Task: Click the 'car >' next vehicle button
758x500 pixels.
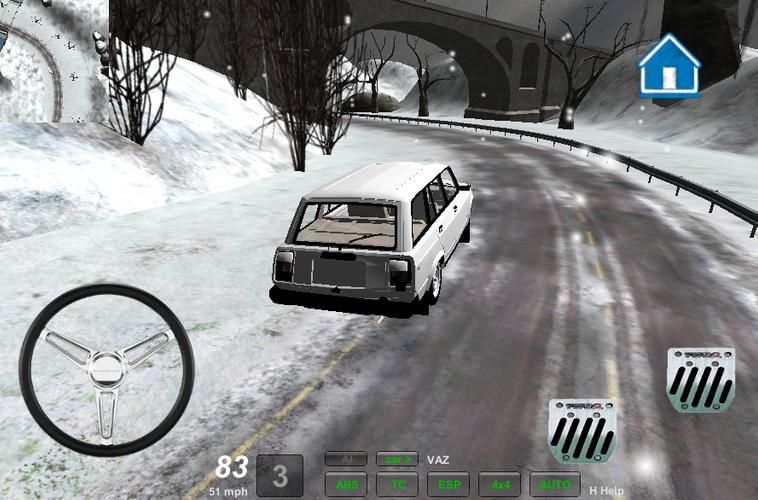Action: [397, 459]
